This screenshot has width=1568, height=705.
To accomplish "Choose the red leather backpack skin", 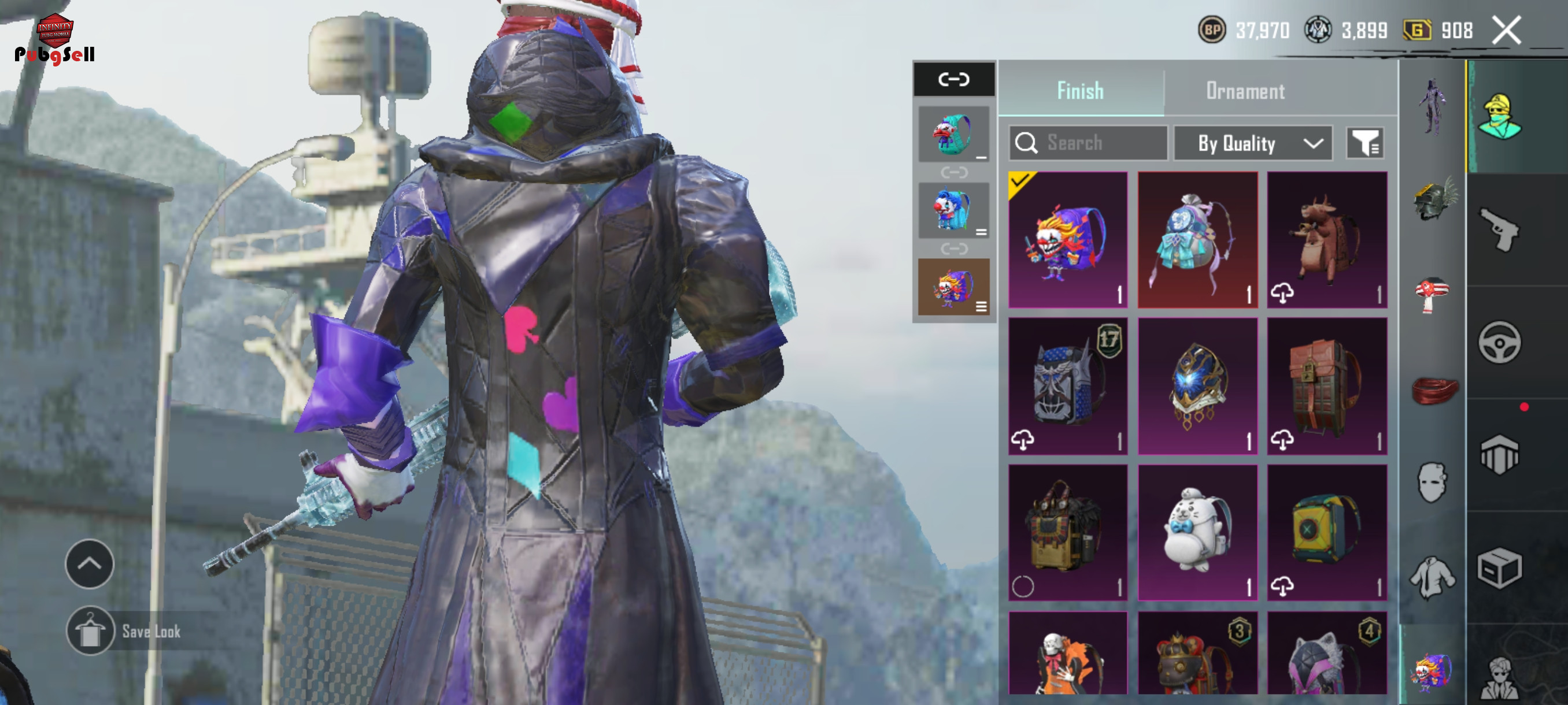I will (1327, 385).
